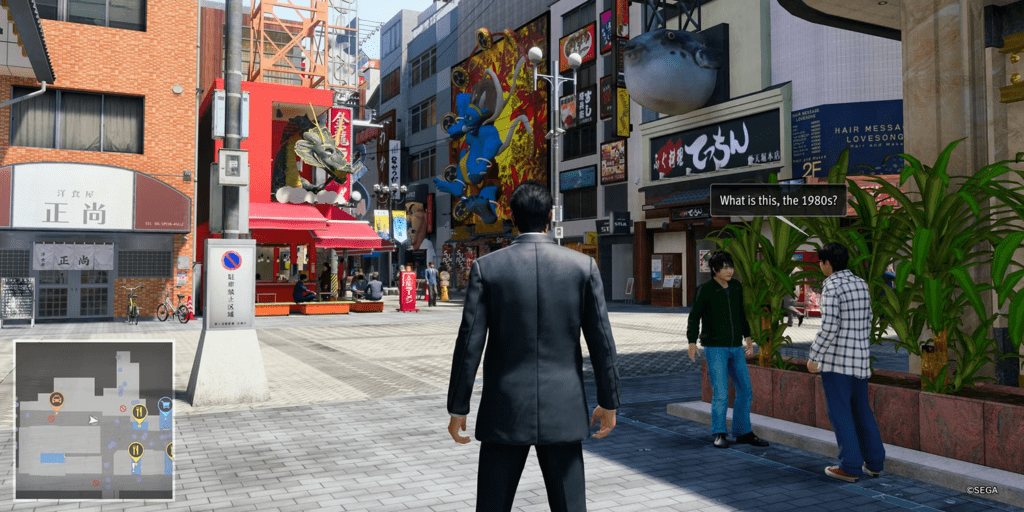
Task: Select the orange taxi marker on the minimap
Action: click(x=57, y=400)
